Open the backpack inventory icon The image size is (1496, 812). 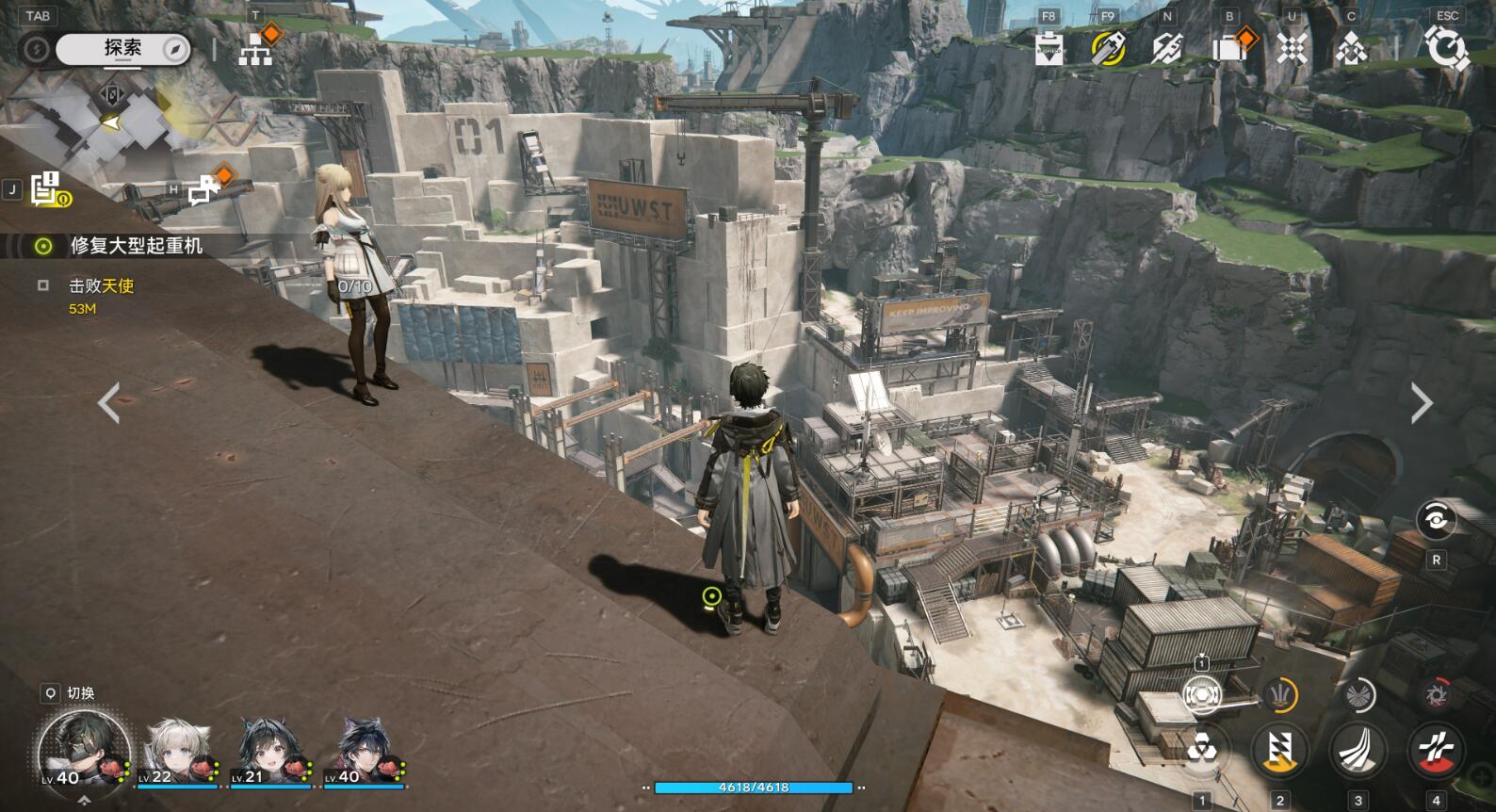1229,48
